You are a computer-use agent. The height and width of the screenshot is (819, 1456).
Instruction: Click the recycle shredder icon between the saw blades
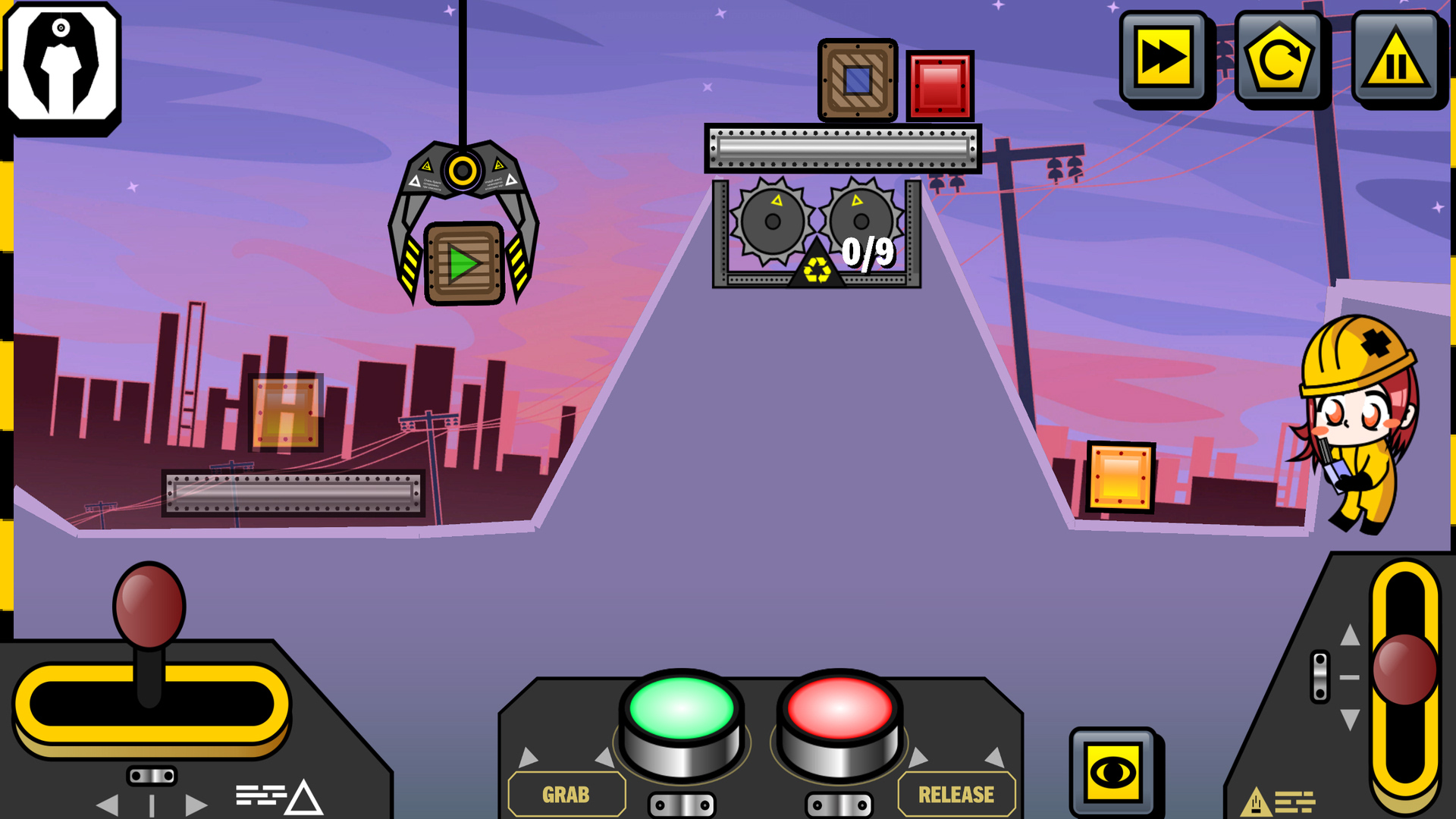click(817, 268)
